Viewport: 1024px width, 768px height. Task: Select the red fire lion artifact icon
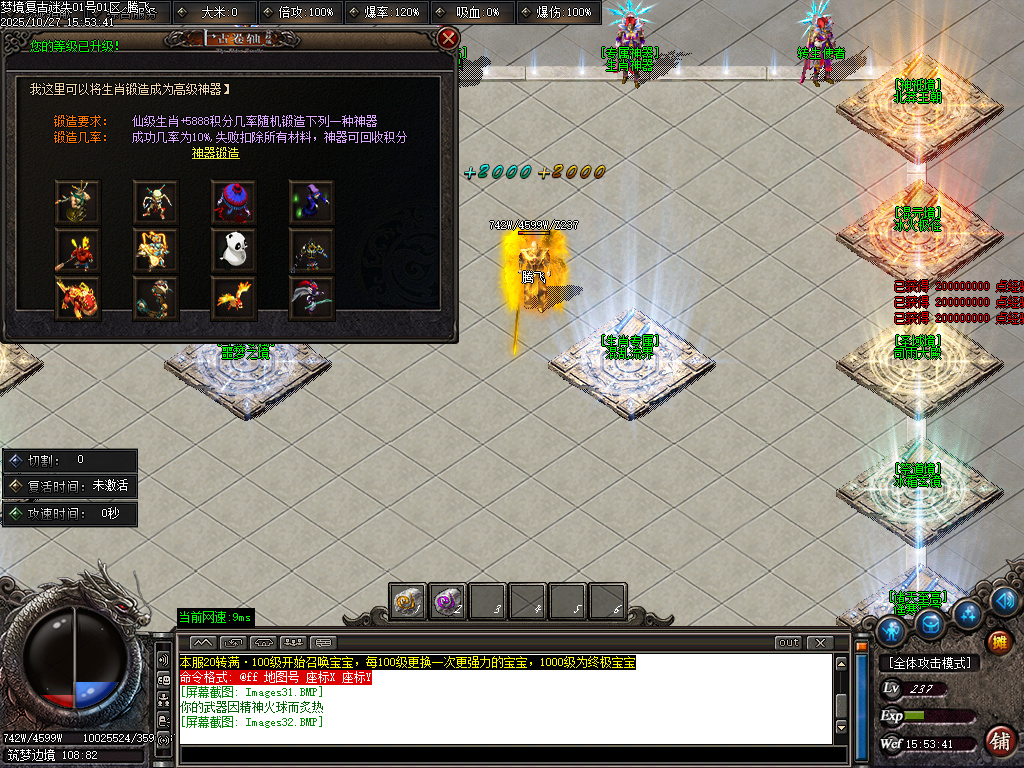[x=76, y=298]
